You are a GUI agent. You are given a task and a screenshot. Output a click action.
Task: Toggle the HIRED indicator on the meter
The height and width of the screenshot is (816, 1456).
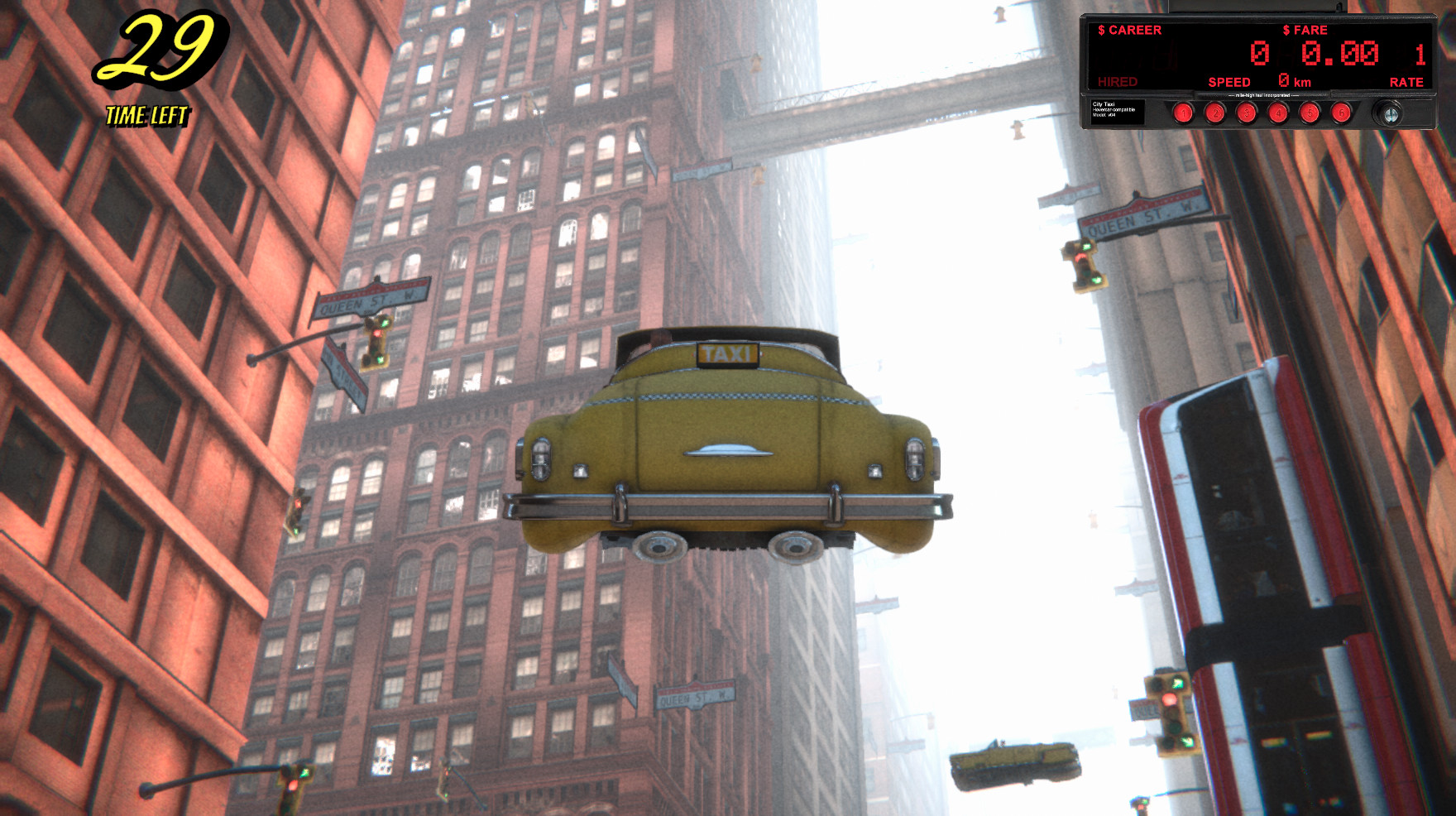point(1116,82)
